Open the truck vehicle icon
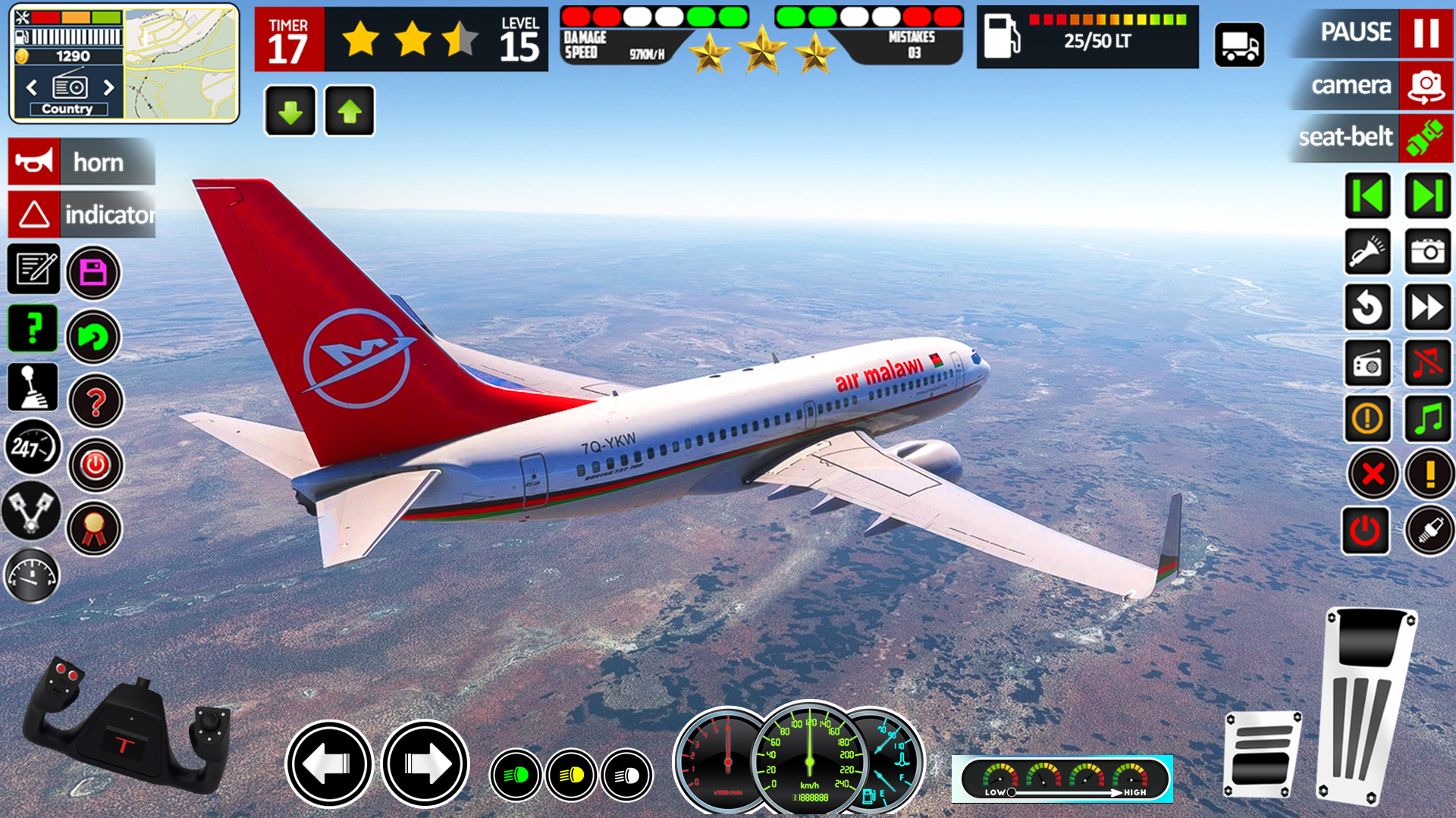The height and width of the screenshot is (818, 1456). click(1239, 45)
